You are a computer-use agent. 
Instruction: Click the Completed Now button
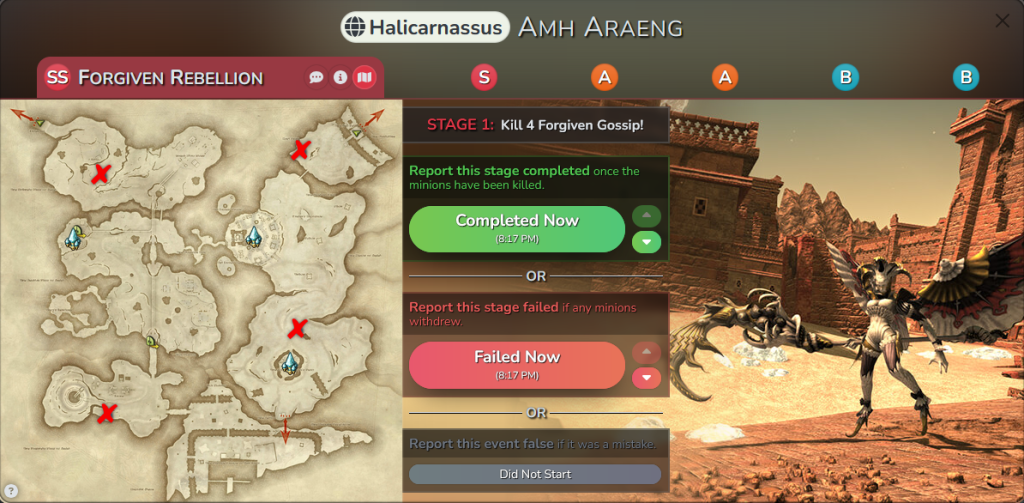[517, 228]
